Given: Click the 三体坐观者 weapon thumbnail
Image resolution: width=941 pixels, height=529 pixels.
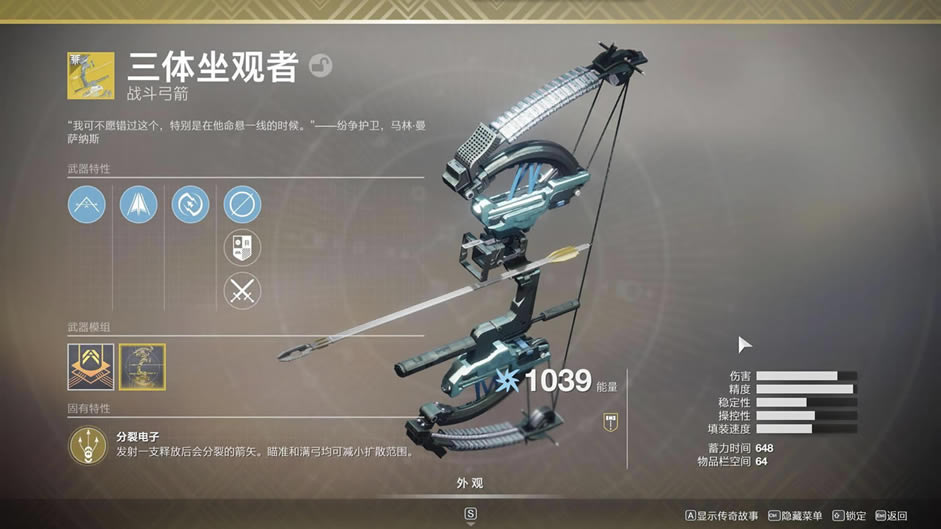Looking at the screenshot, I should tap(87, 77).
